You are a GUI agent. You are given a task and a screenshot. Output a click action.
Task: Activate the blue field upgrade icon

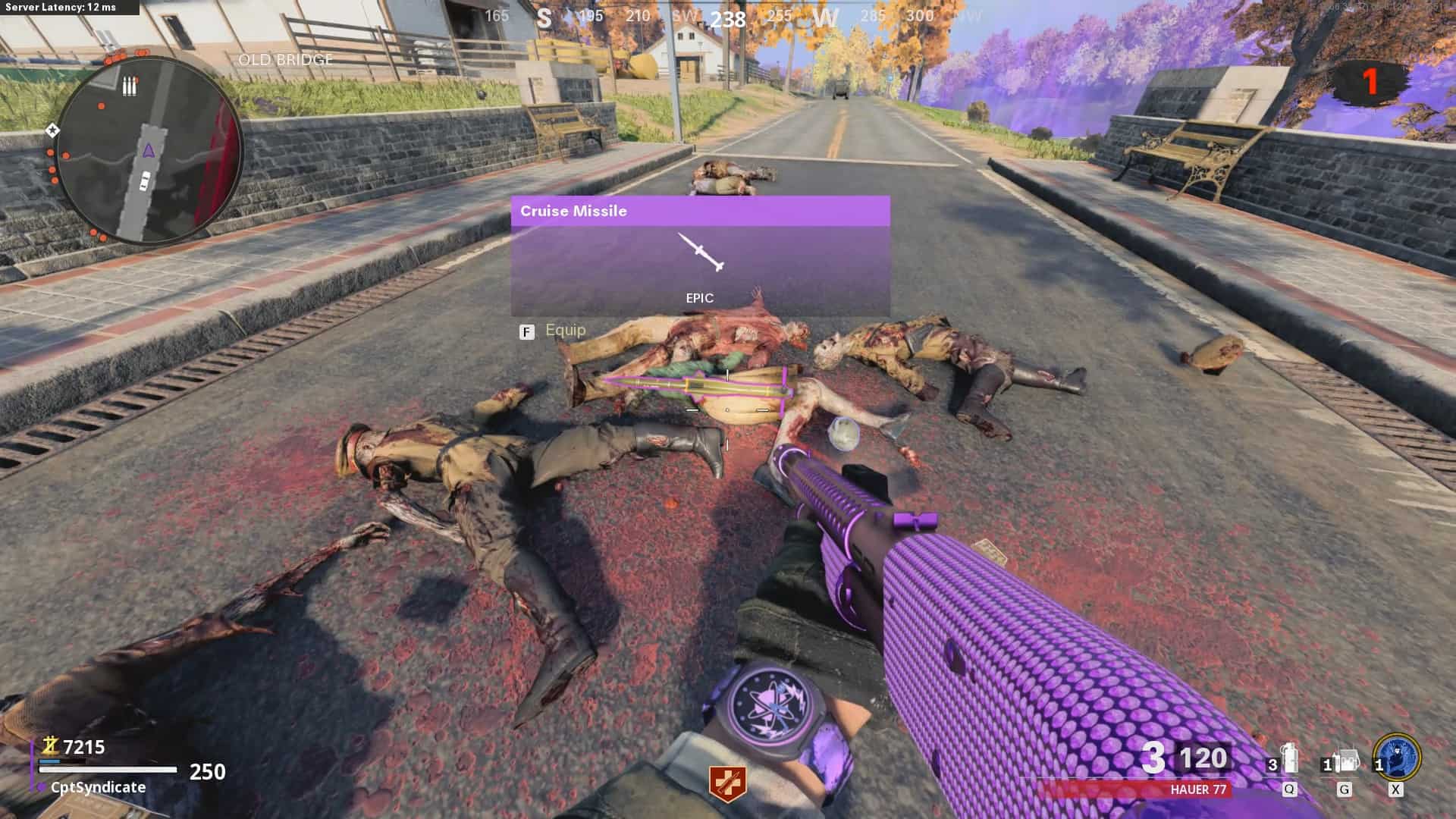tap(1398, 757)
